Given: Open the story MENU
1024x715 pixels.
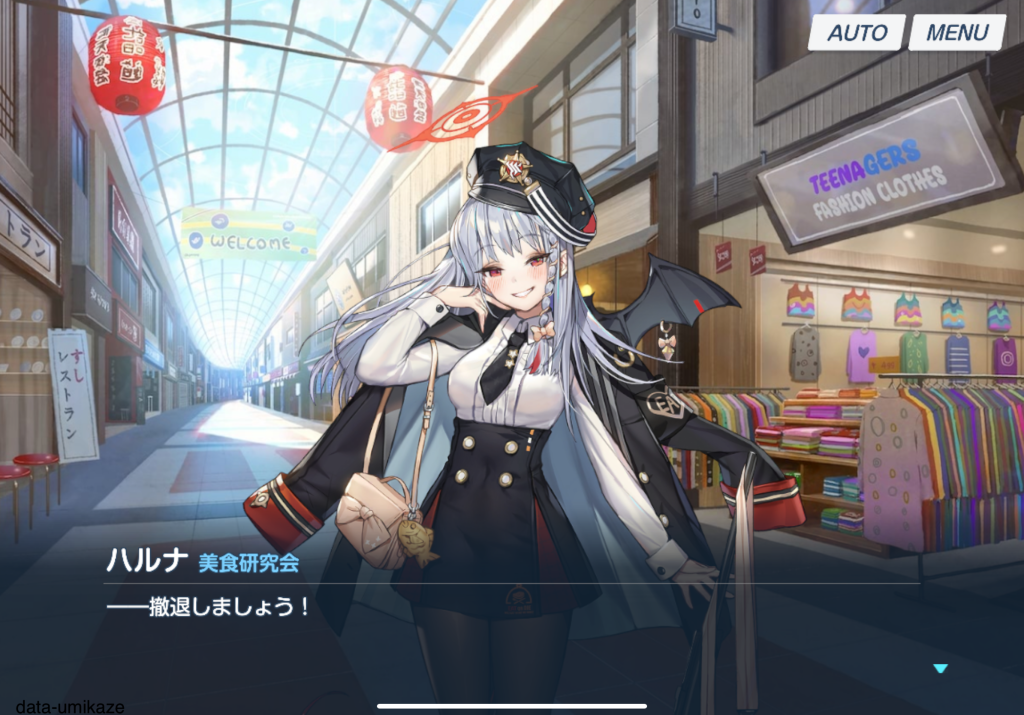Looking at the screenshot, I should coord(957,32).
